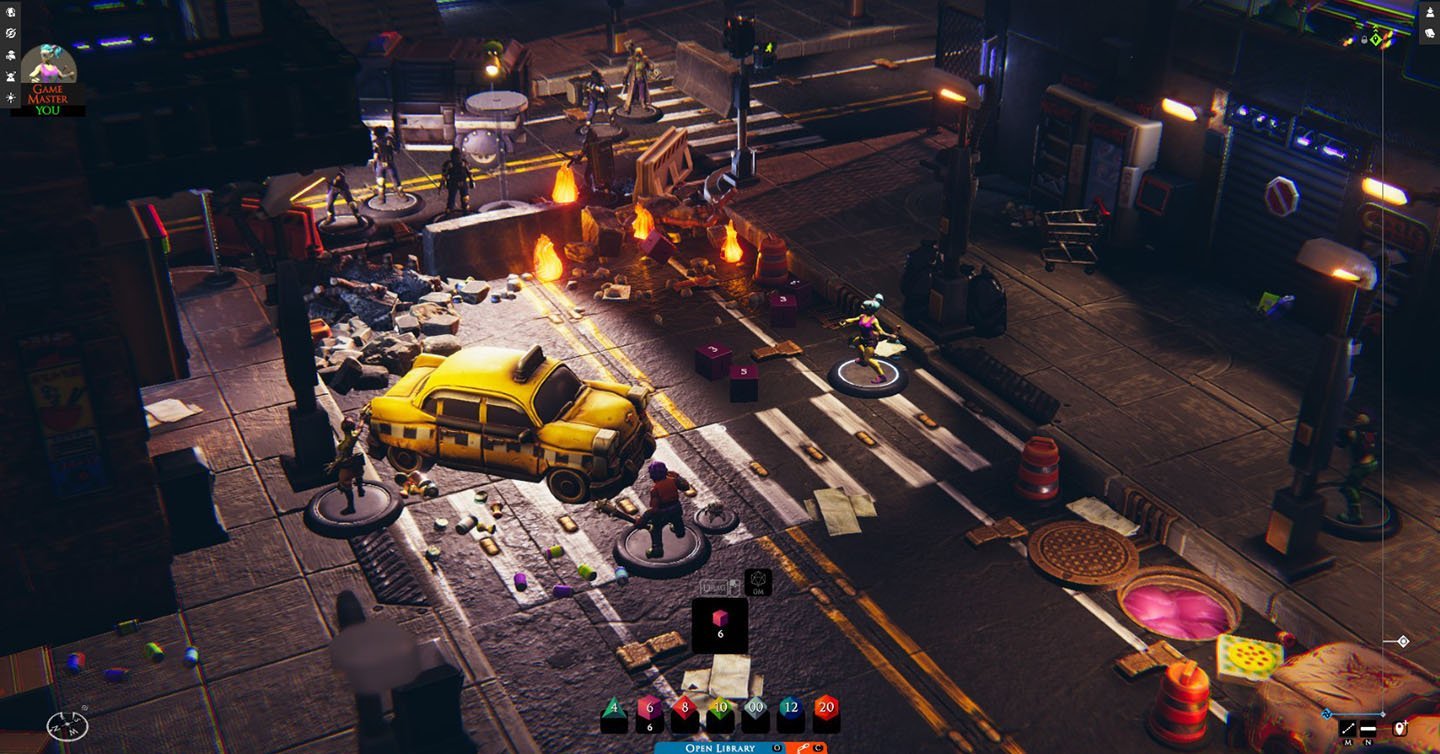The height and width of the screenshot is (754, 1440).
Task: Toggle the GM dice roll icon
Action: (757, 582)
